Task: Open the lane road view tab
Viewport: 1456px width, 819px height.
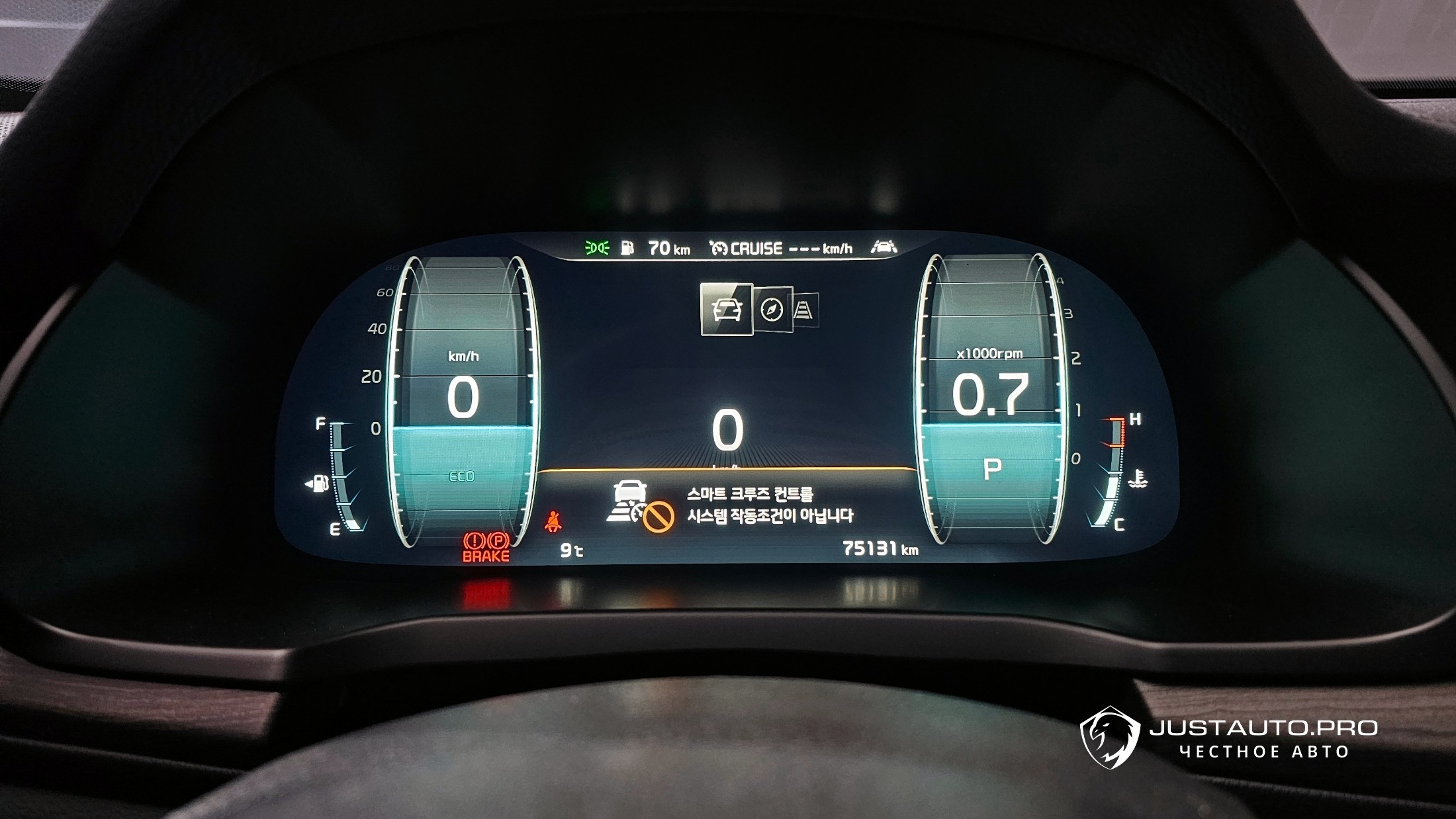Action: tap(805, 310)
